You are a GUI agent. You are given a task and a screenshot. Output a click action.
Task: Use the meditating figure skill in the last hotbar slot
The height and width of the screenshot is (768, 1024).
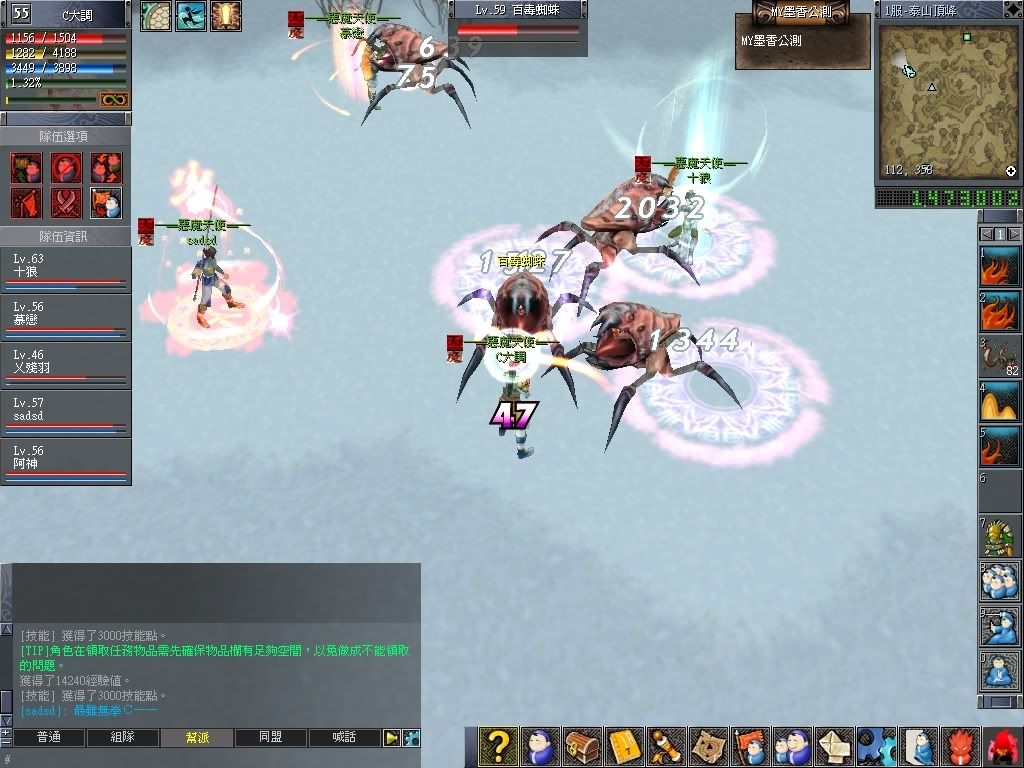999,671
